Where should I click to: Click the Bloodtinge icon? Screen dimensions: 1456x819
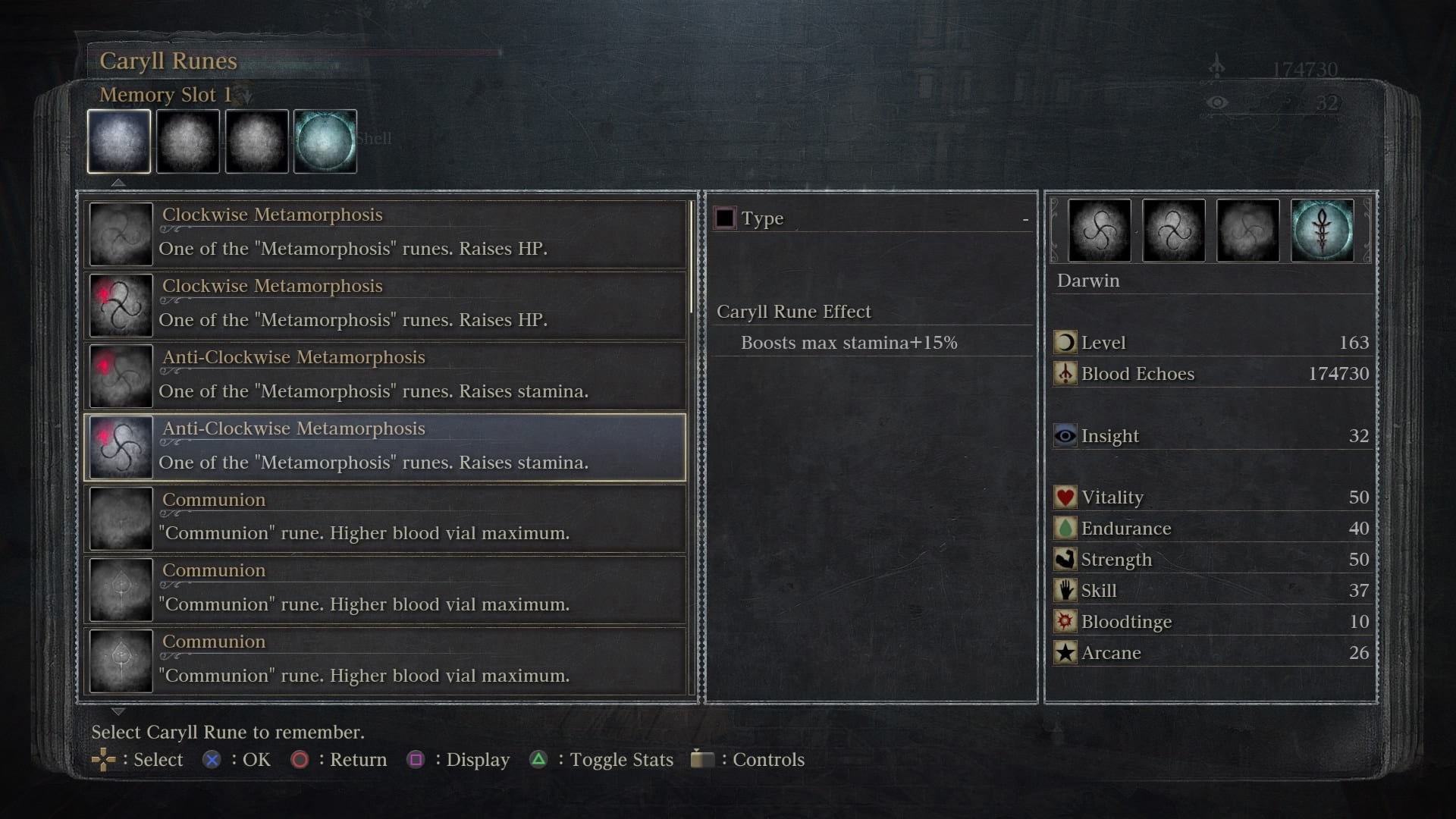[1065, 622]
